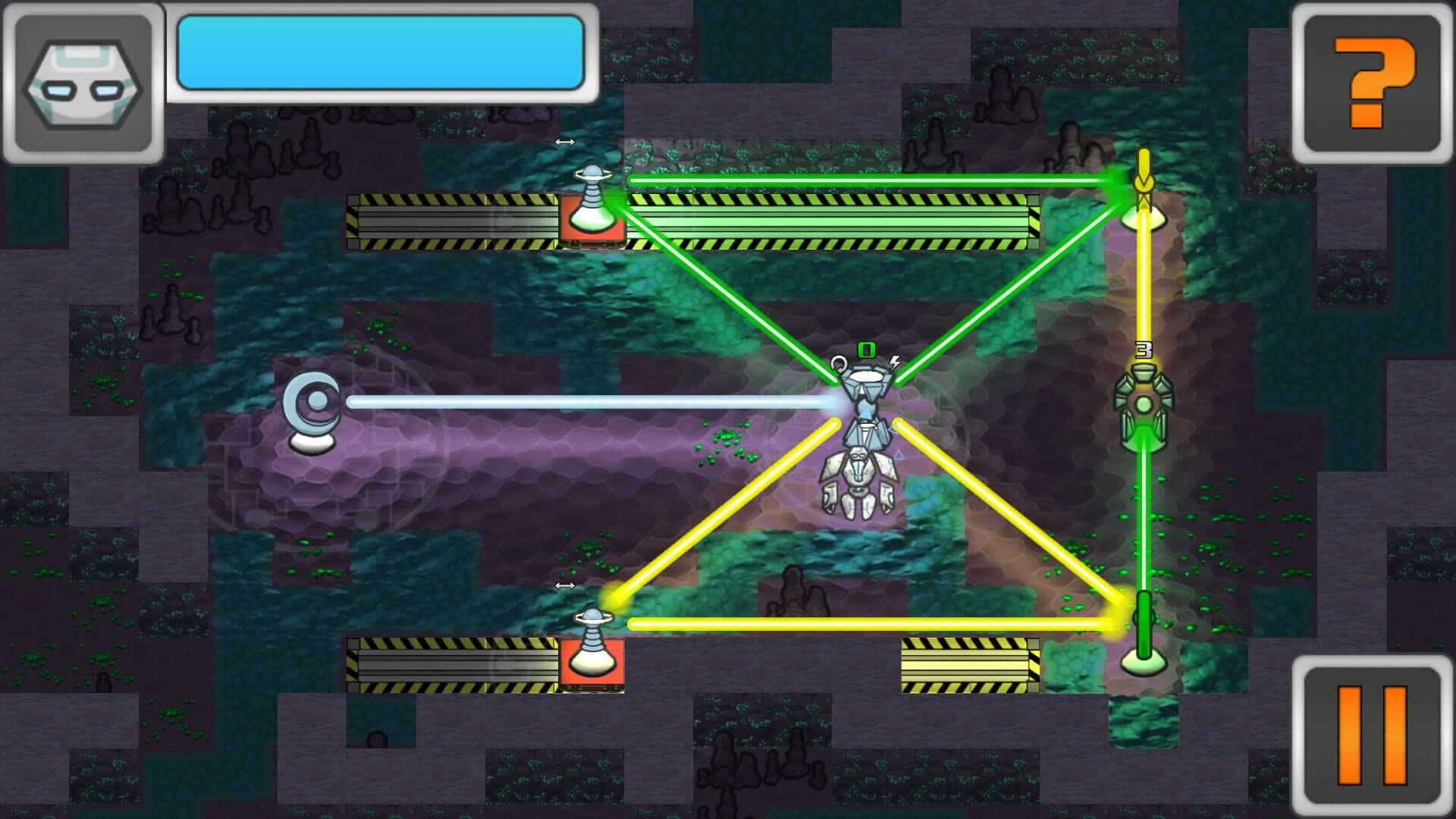Click the move arrows above the top UFO
The image size is (1456, 819).
(x=564, y=142)
